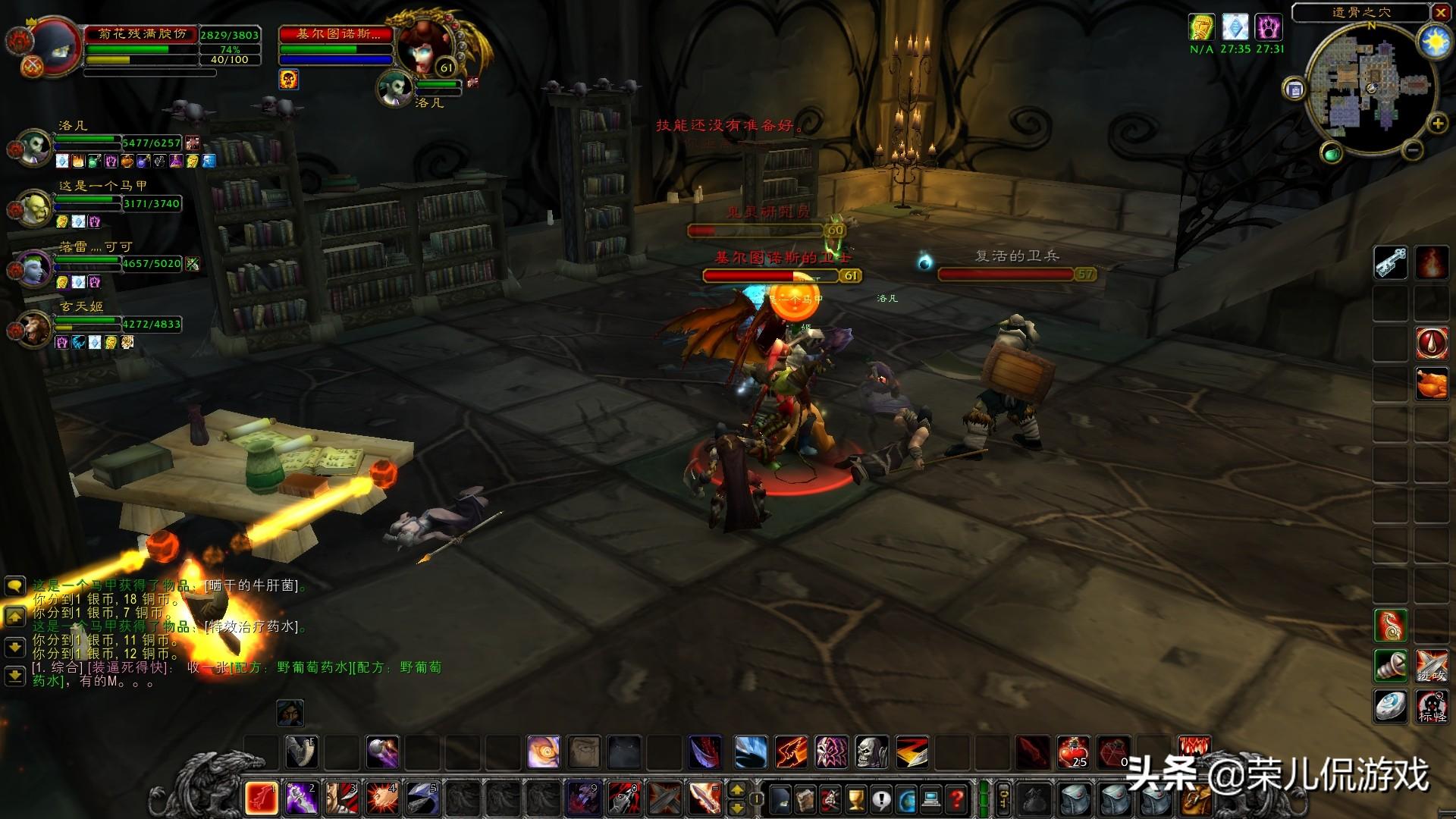Image resolution: width=1456 pixels, height=819 pixels.
Task: Use action bar slot 1 red ability
Action: point(262,798)
